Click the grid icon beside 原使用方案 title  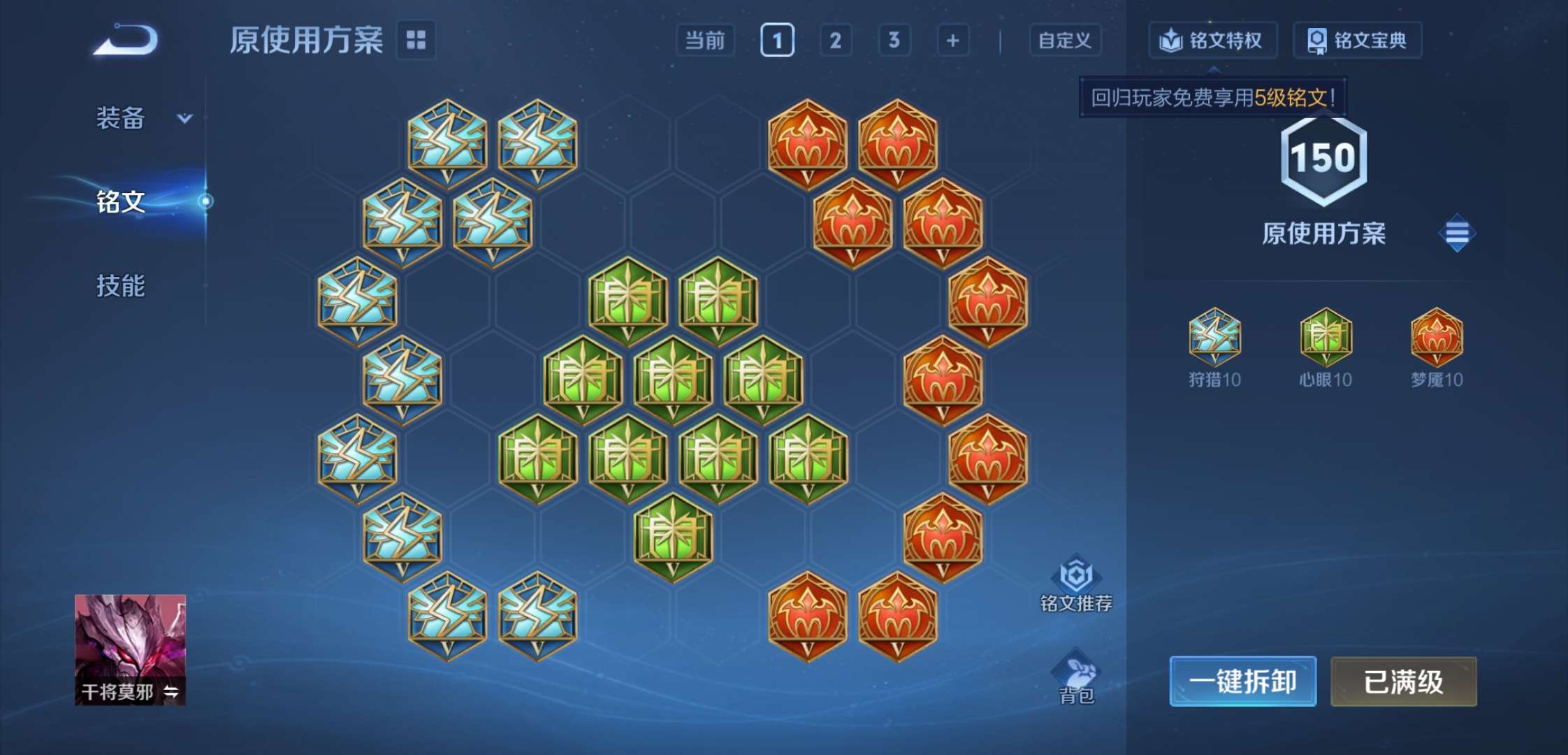(x=415, y=40)
